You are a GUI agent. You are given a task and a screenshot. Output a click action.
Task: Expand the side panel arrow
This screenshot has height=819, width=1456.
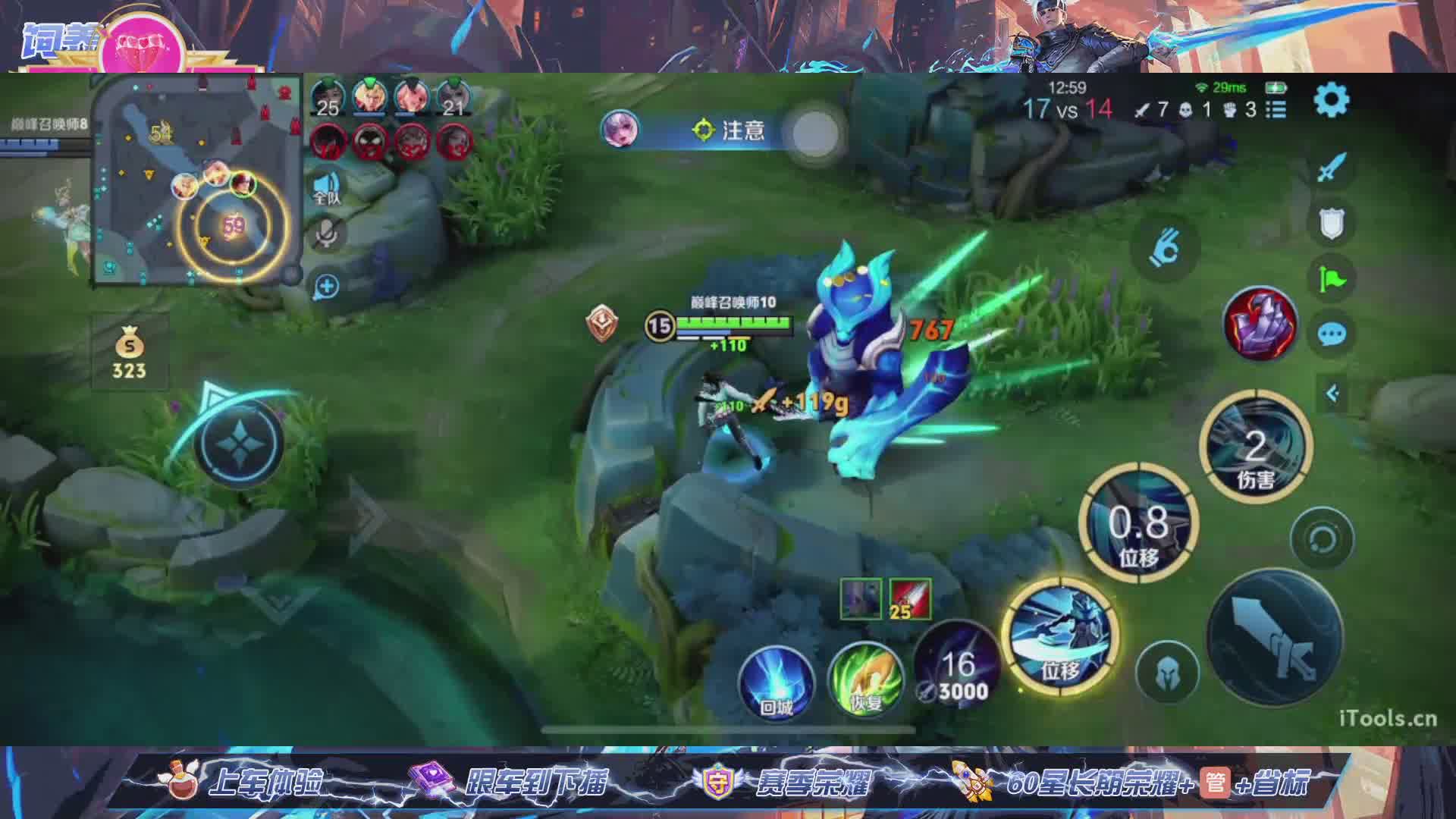coord(1332,393)
